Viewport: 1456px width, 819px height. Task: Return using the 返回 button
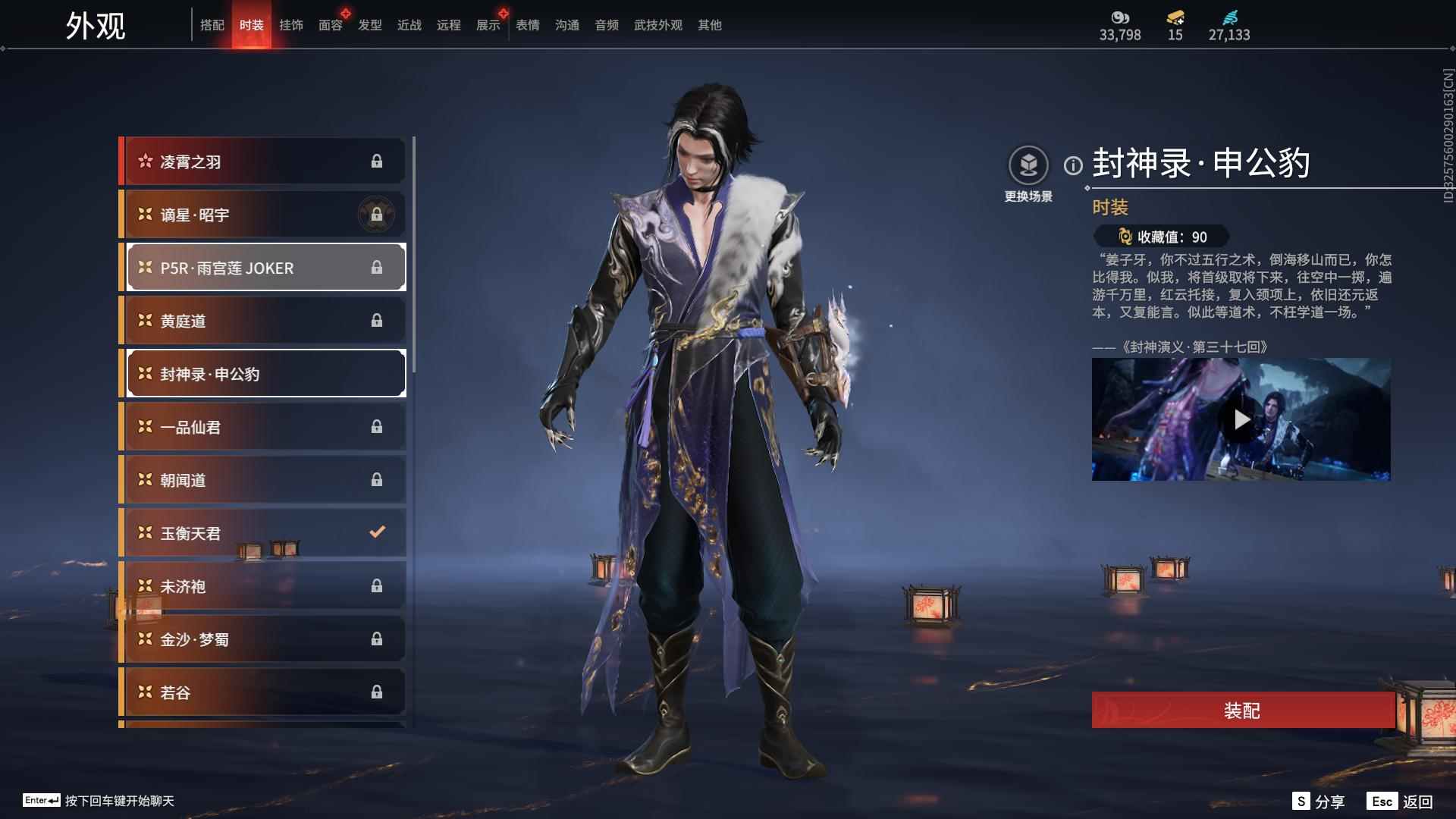pyautogui.click(x=1400, y=802)
